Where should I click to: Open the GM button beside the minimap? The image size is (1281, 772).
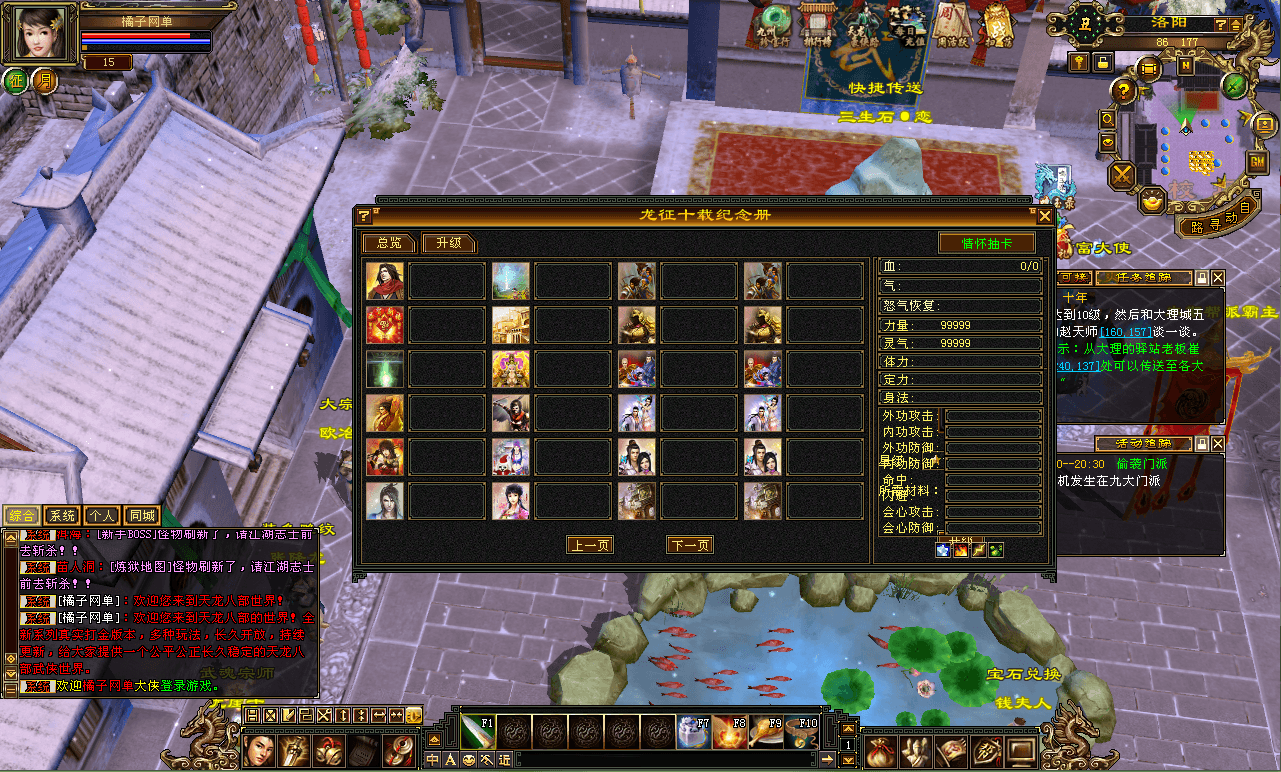(1256, 161)
